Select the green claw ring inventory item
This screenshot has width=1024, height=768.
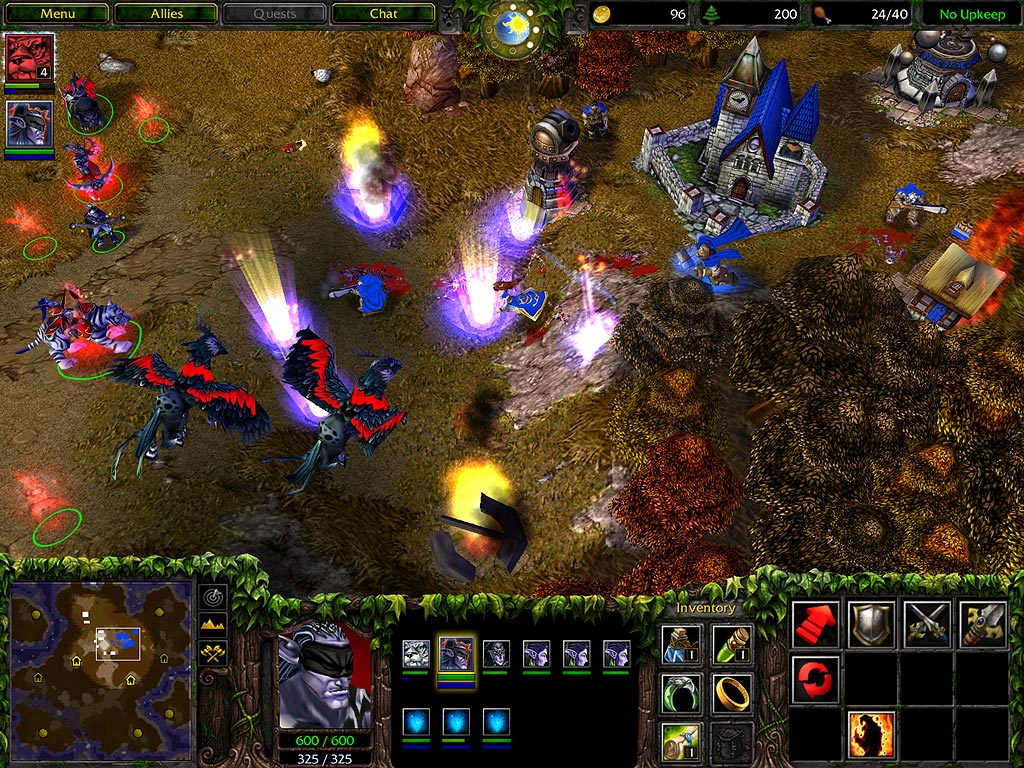681,693
